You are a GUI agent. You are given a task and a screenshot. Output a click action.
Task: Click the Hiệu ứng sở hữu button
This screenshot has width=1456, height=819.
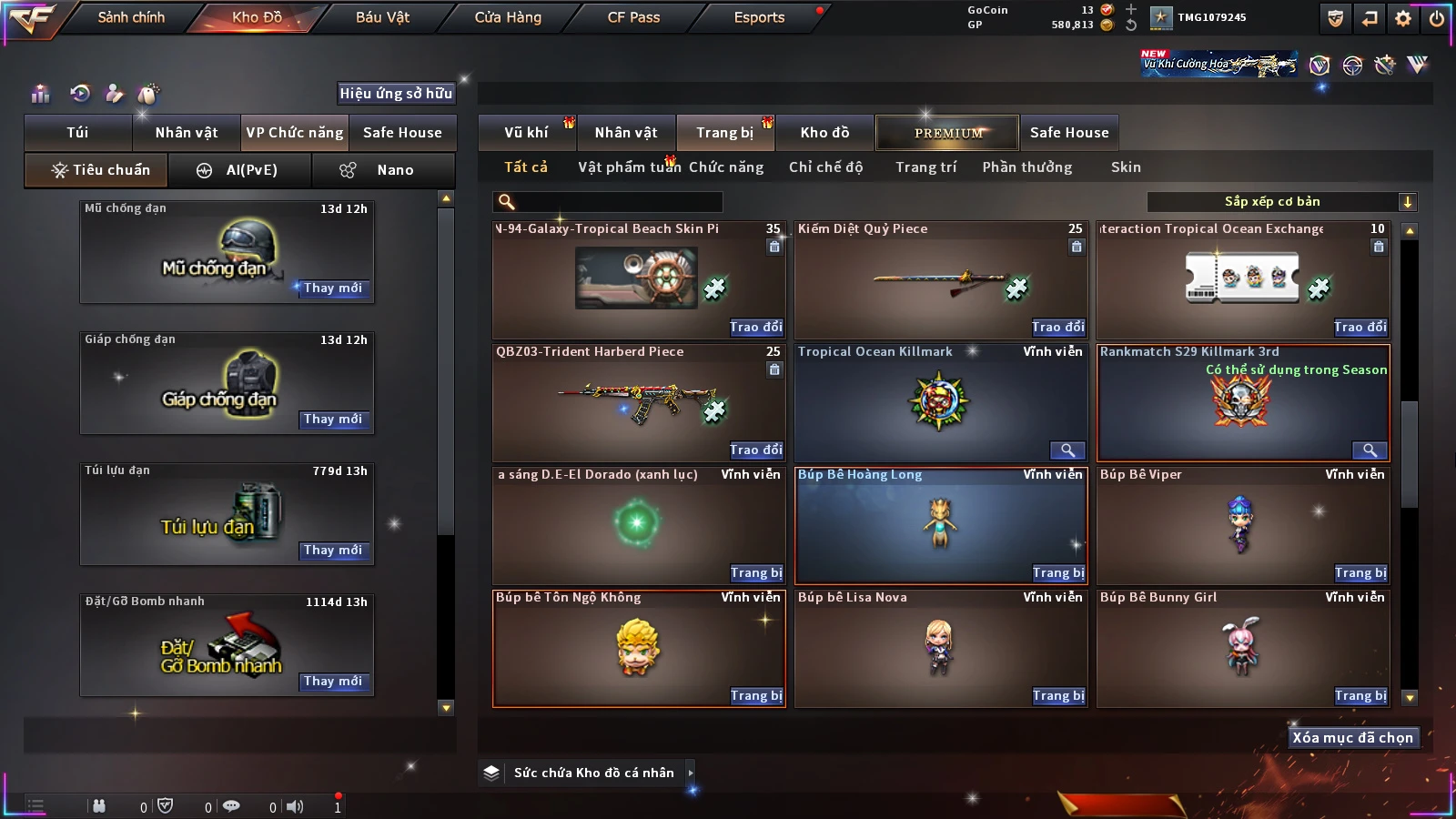[396, 93]
